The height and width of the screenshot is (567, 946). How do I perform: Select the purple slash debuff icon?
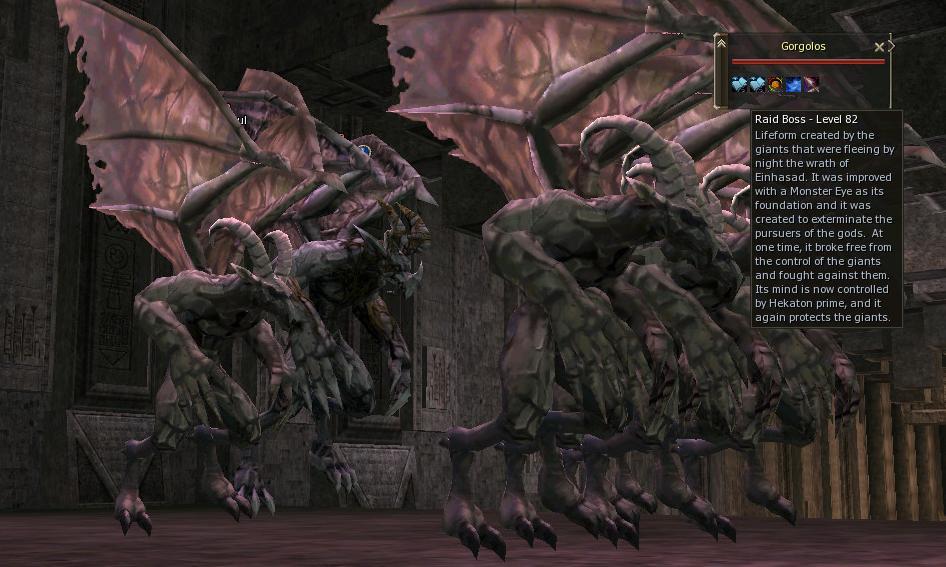tap(811, 85)
